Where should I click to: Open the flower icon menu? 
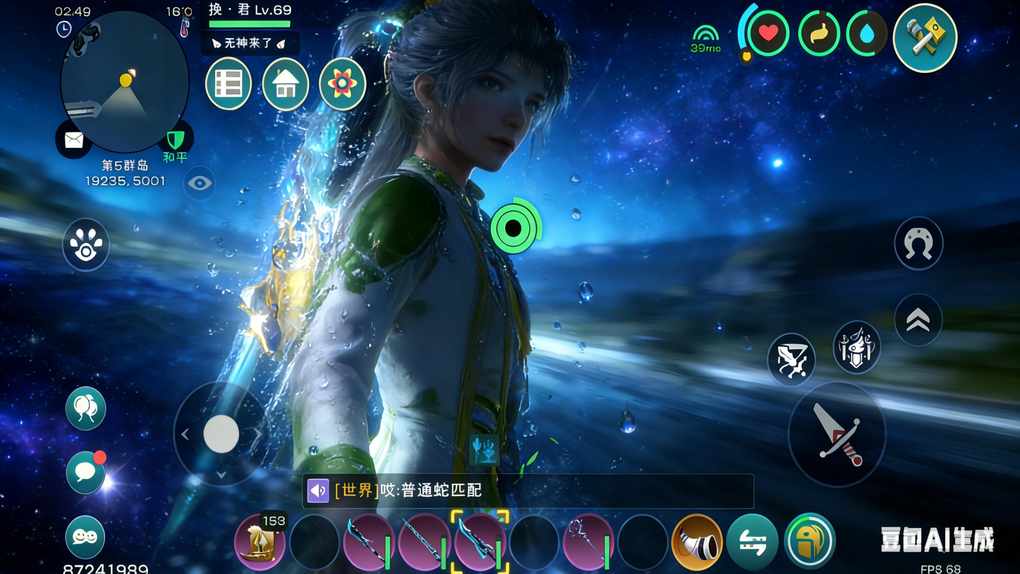pyautogui.click(x=342, y=84)
